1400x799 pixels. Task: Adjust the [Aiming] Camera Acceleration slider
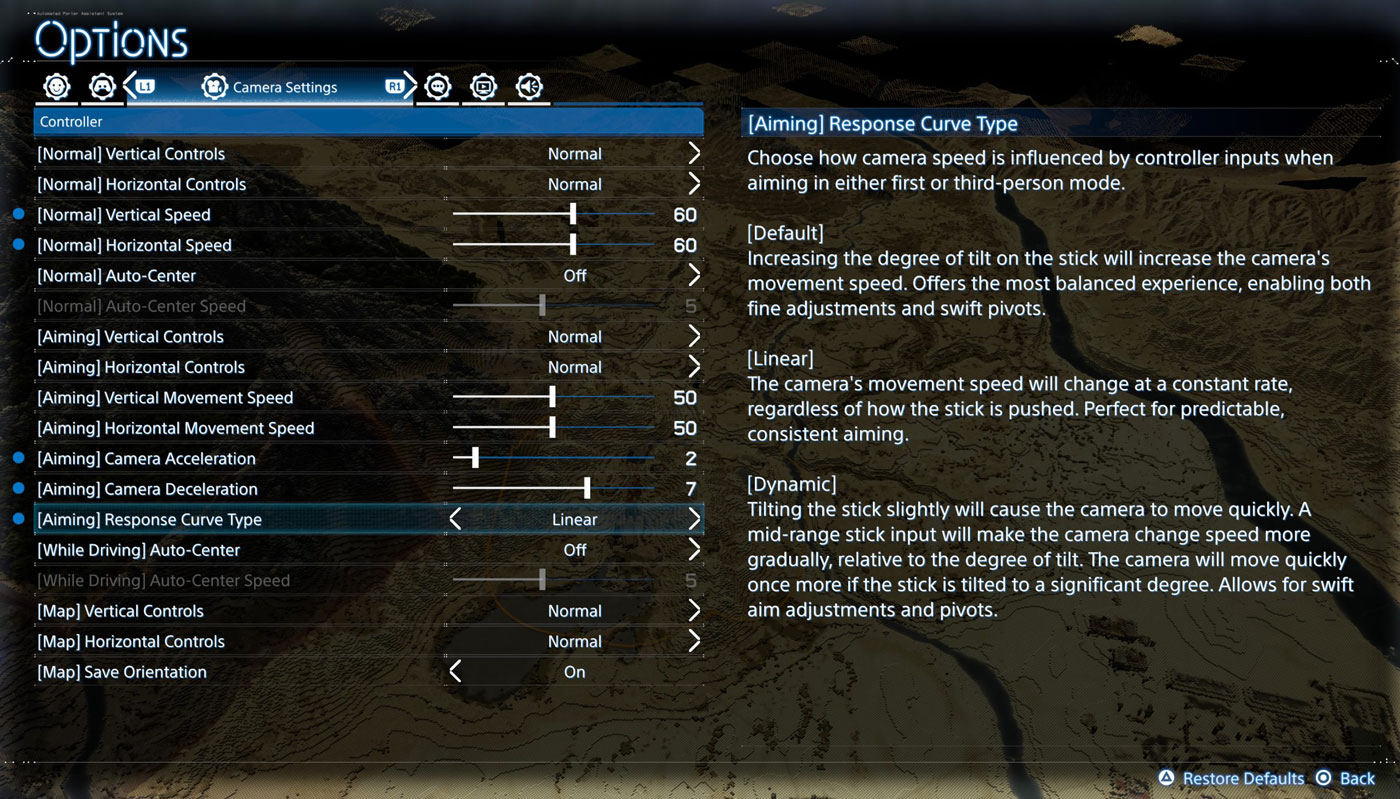475,459
